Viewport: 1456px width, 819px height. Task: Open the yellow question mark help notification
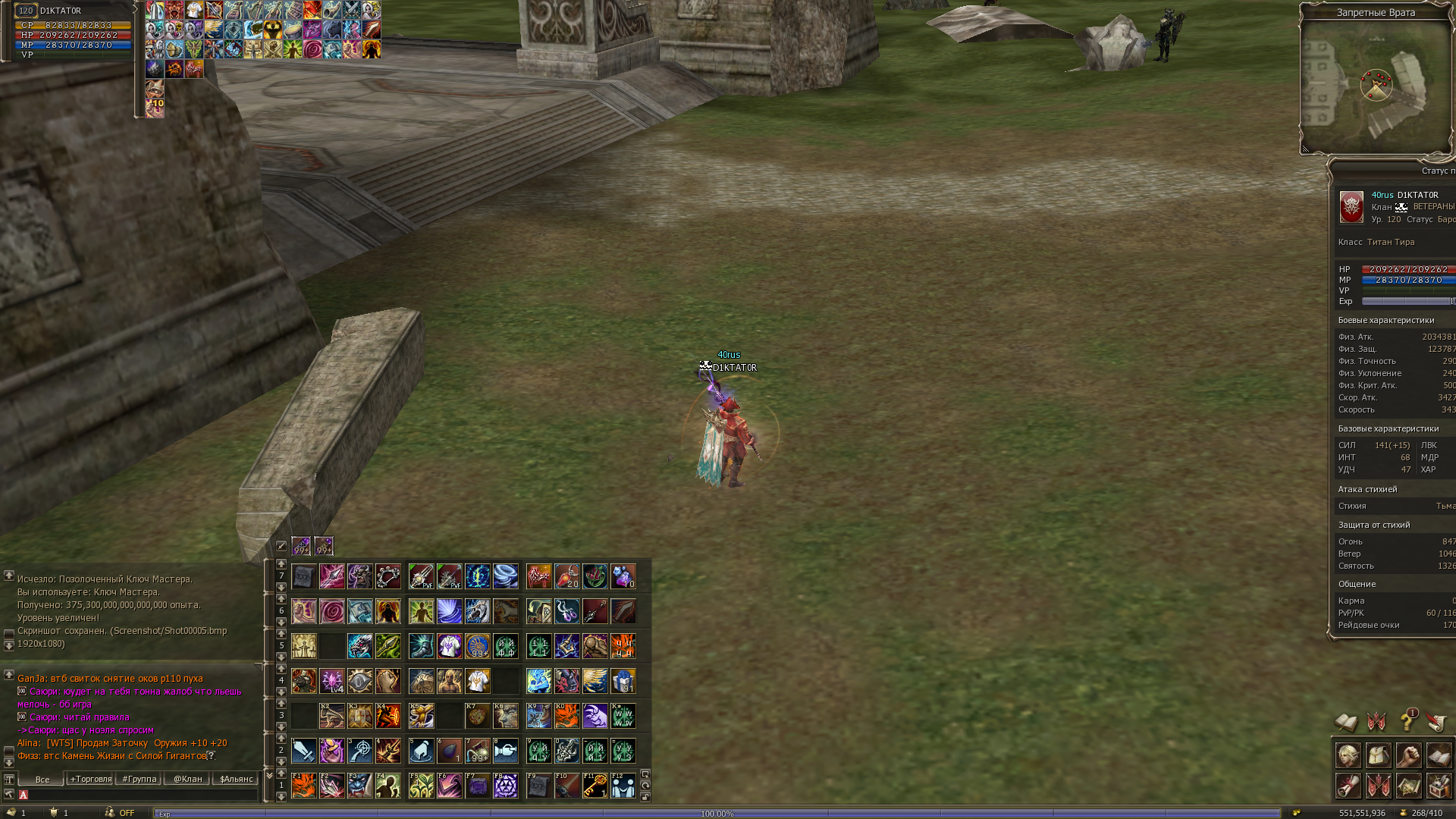click(x=1408, y=720)
